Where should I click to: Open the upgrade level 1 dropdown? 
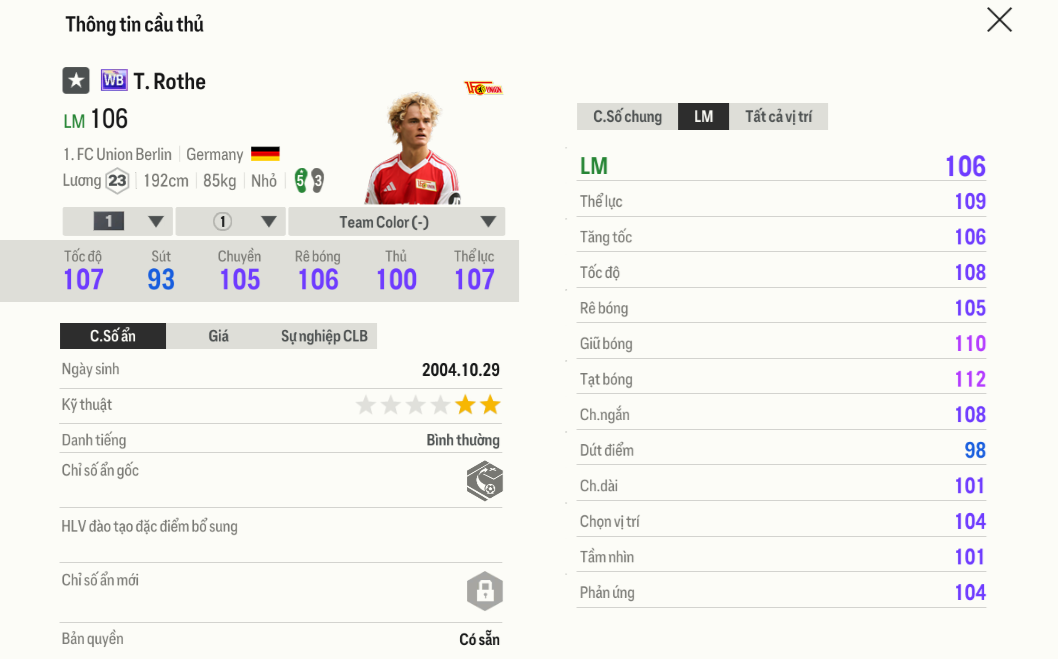[x=118, y=222]
